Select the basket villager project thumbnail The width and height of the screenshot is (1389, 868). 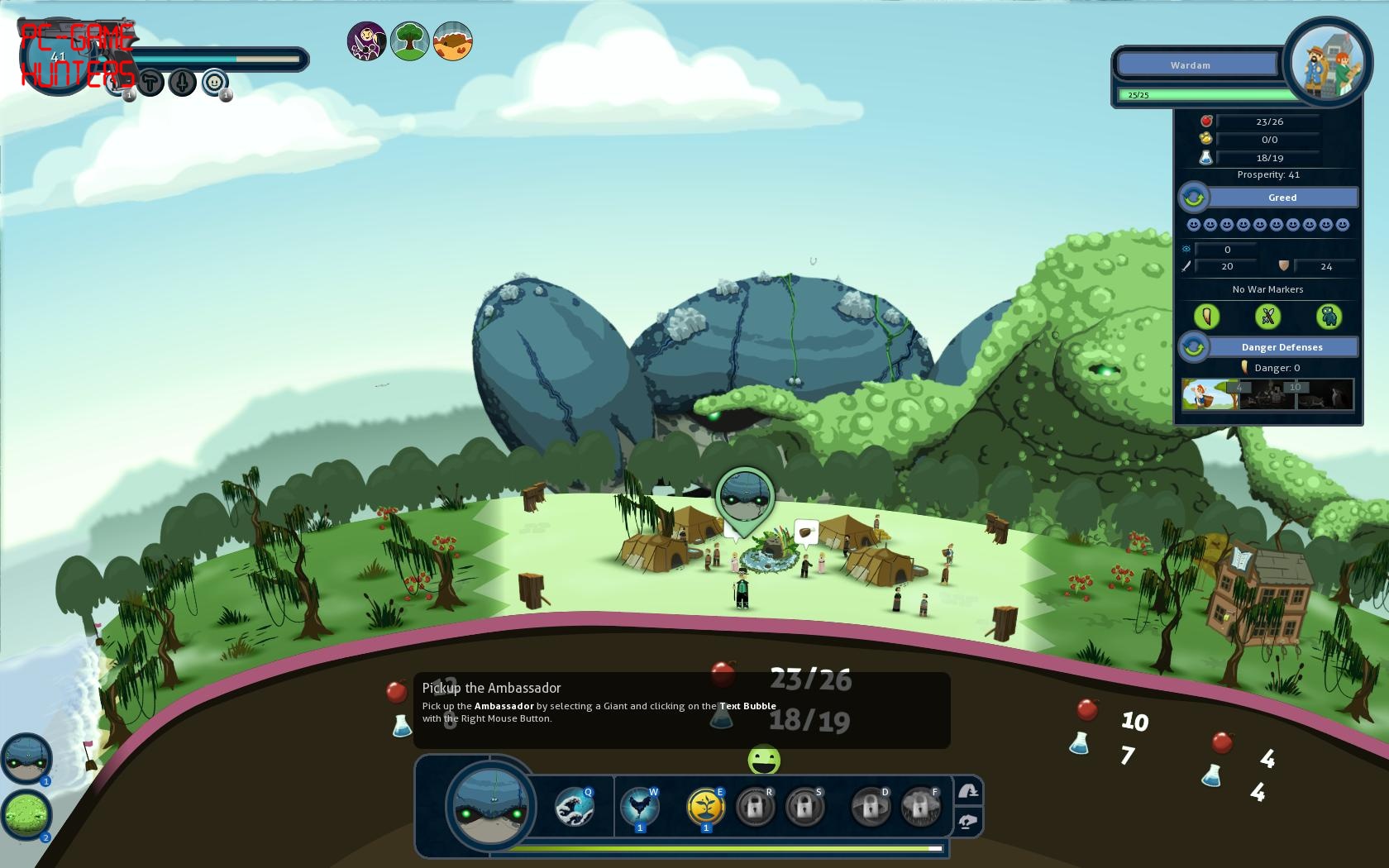(1210, 395)
